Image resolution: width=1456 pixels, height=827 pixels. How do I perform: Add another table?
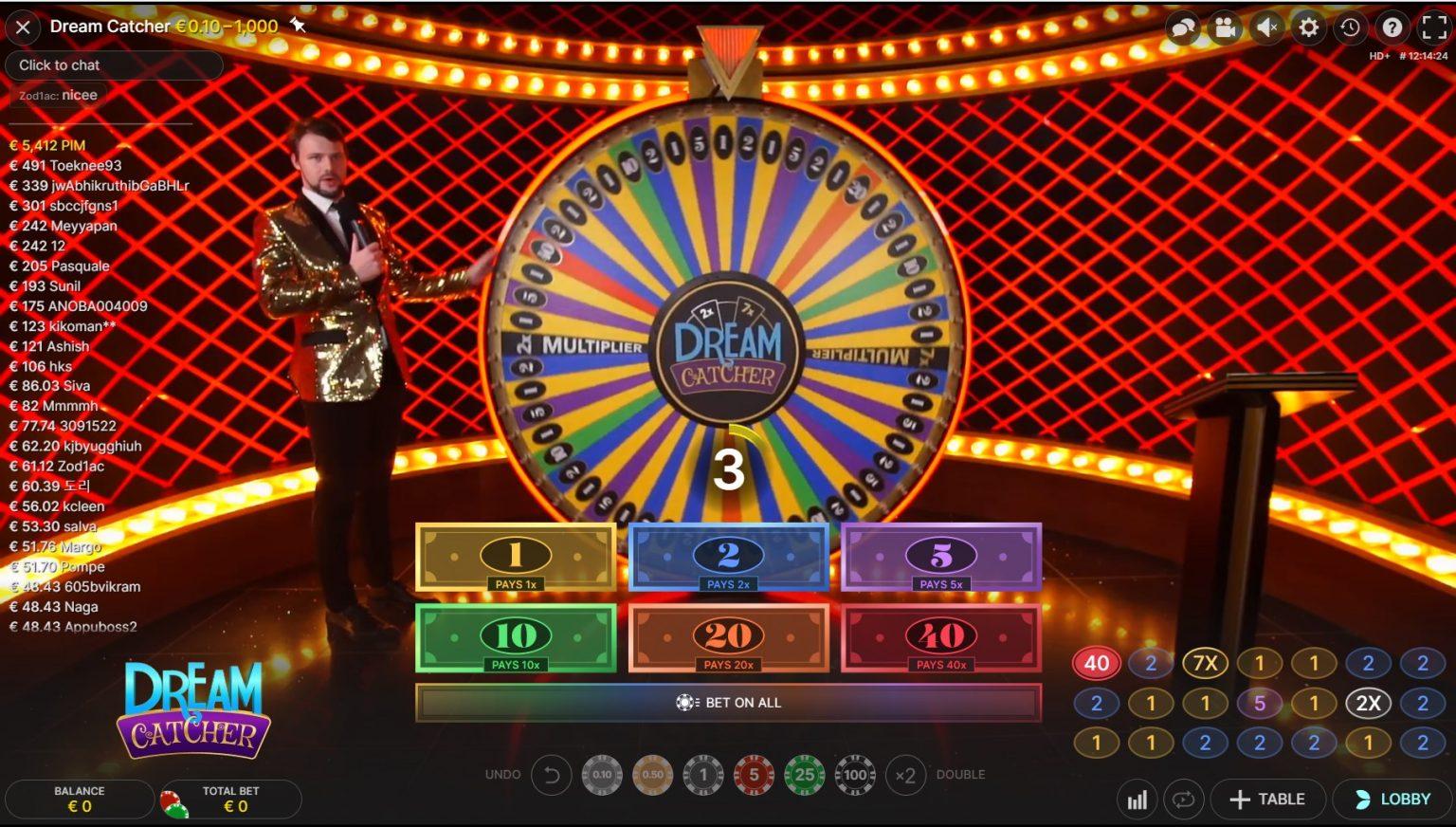tap(1266, 799)
